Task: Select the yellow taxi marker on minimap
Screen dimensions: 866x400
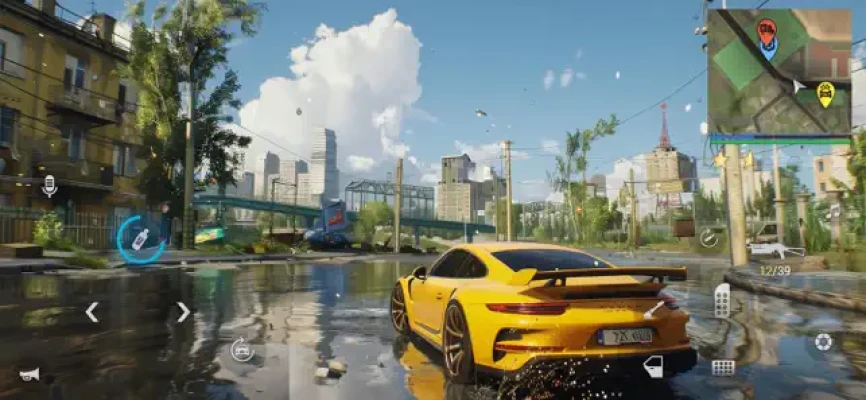Action: coord(825,93)
